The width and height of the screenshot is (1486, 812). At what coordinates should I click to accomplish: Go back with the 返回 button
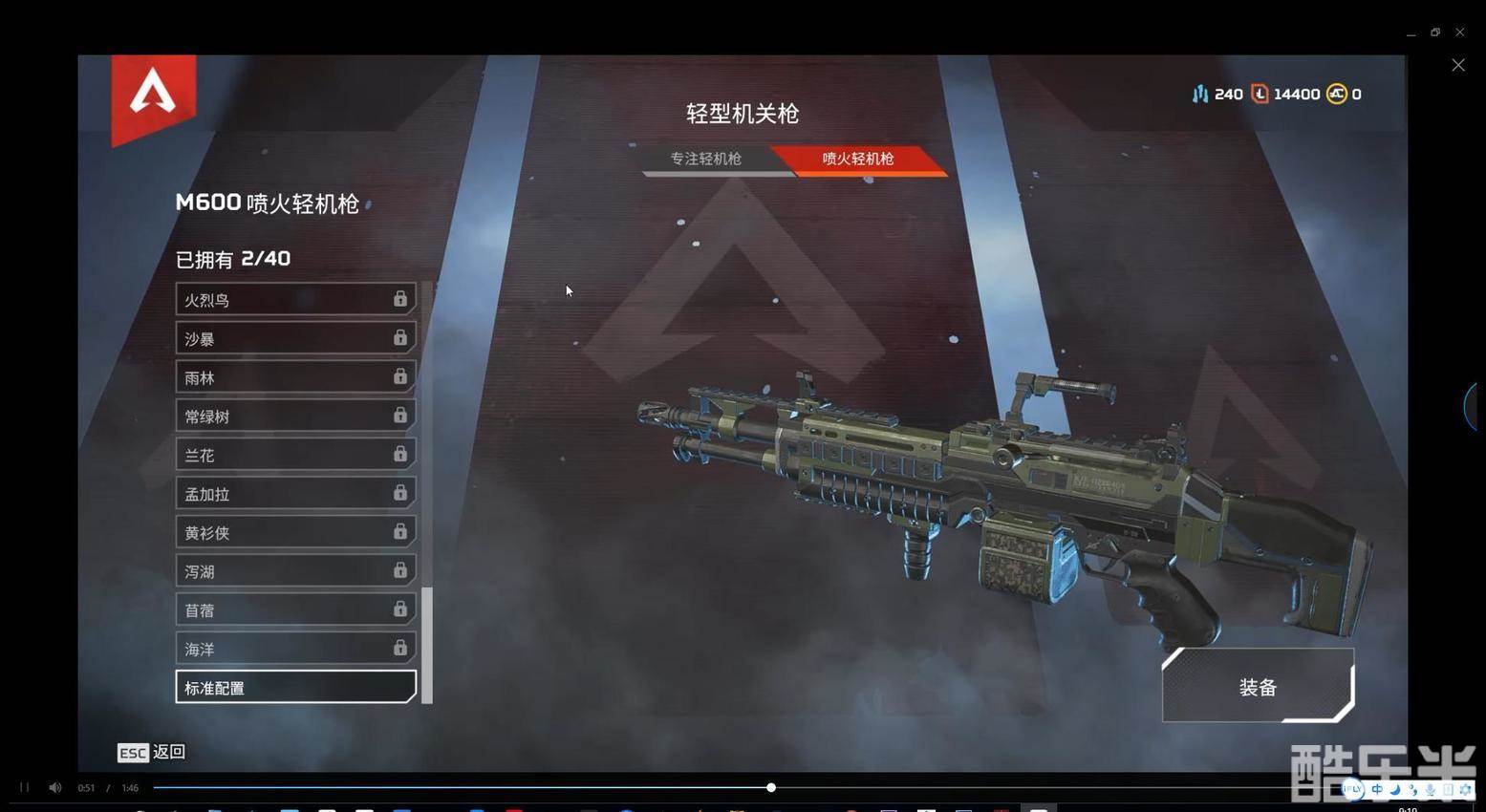pos(152,753)
